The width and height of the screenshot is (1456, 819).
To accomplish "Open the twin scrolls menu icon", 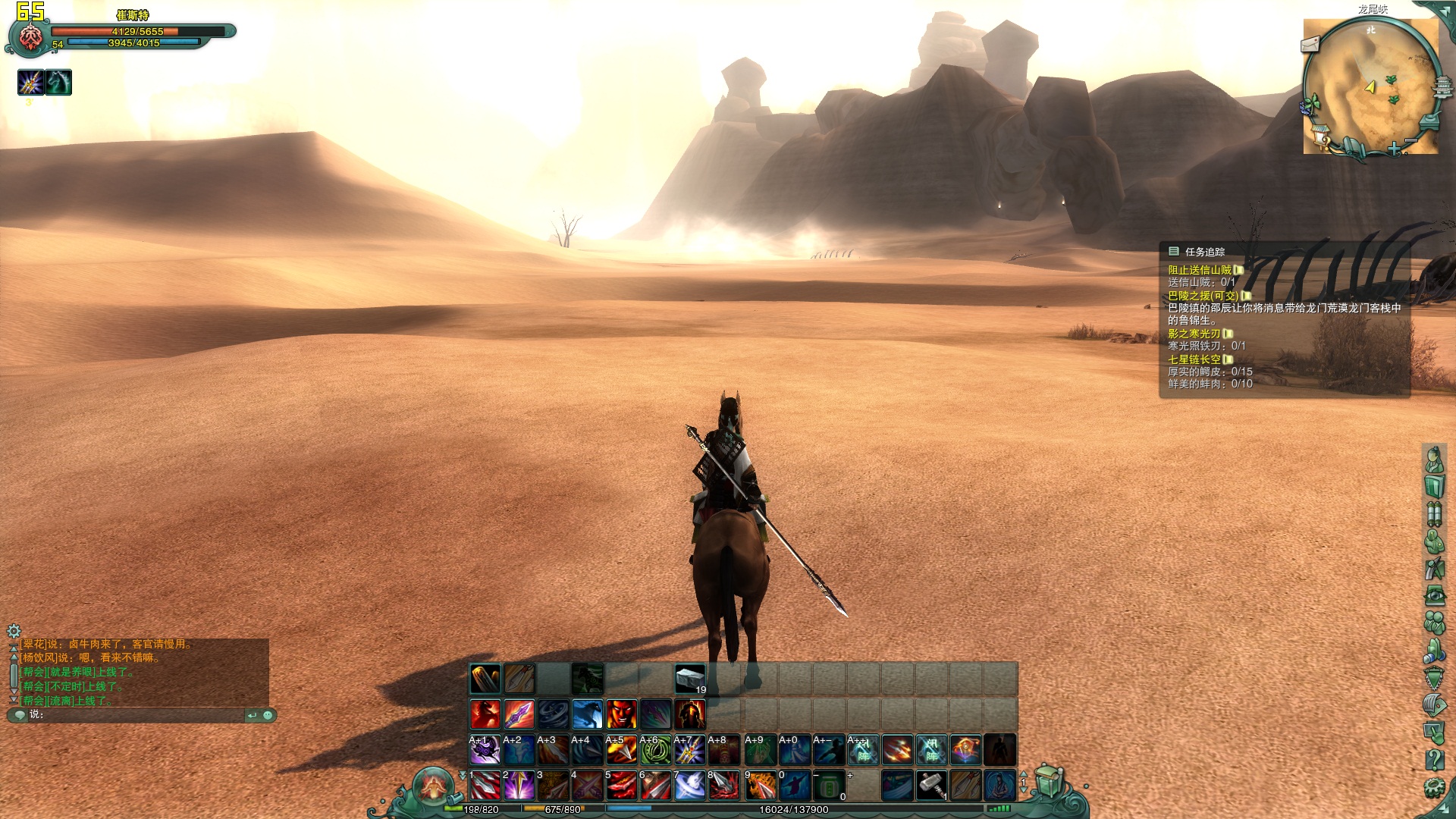I will click(1433, 513).
